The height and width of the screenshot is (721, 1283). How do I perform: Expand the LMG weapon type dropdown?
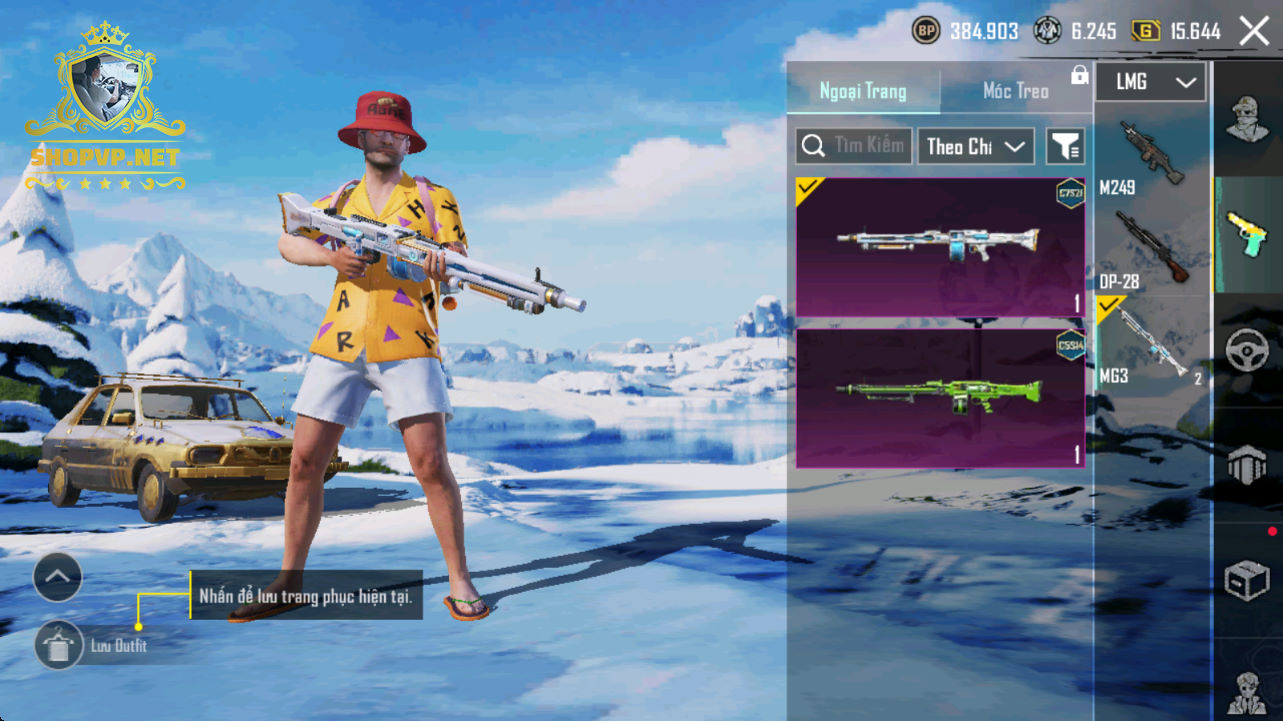pos(1151,82)
